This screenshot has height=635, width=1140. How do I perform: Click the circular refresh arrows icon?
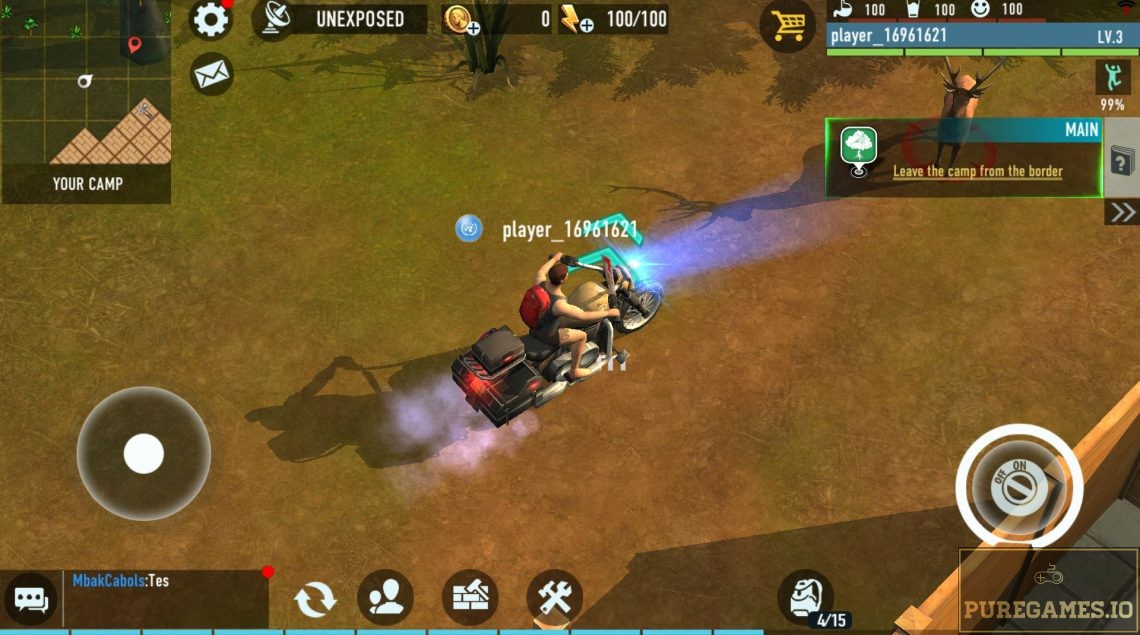pos(314,599)
